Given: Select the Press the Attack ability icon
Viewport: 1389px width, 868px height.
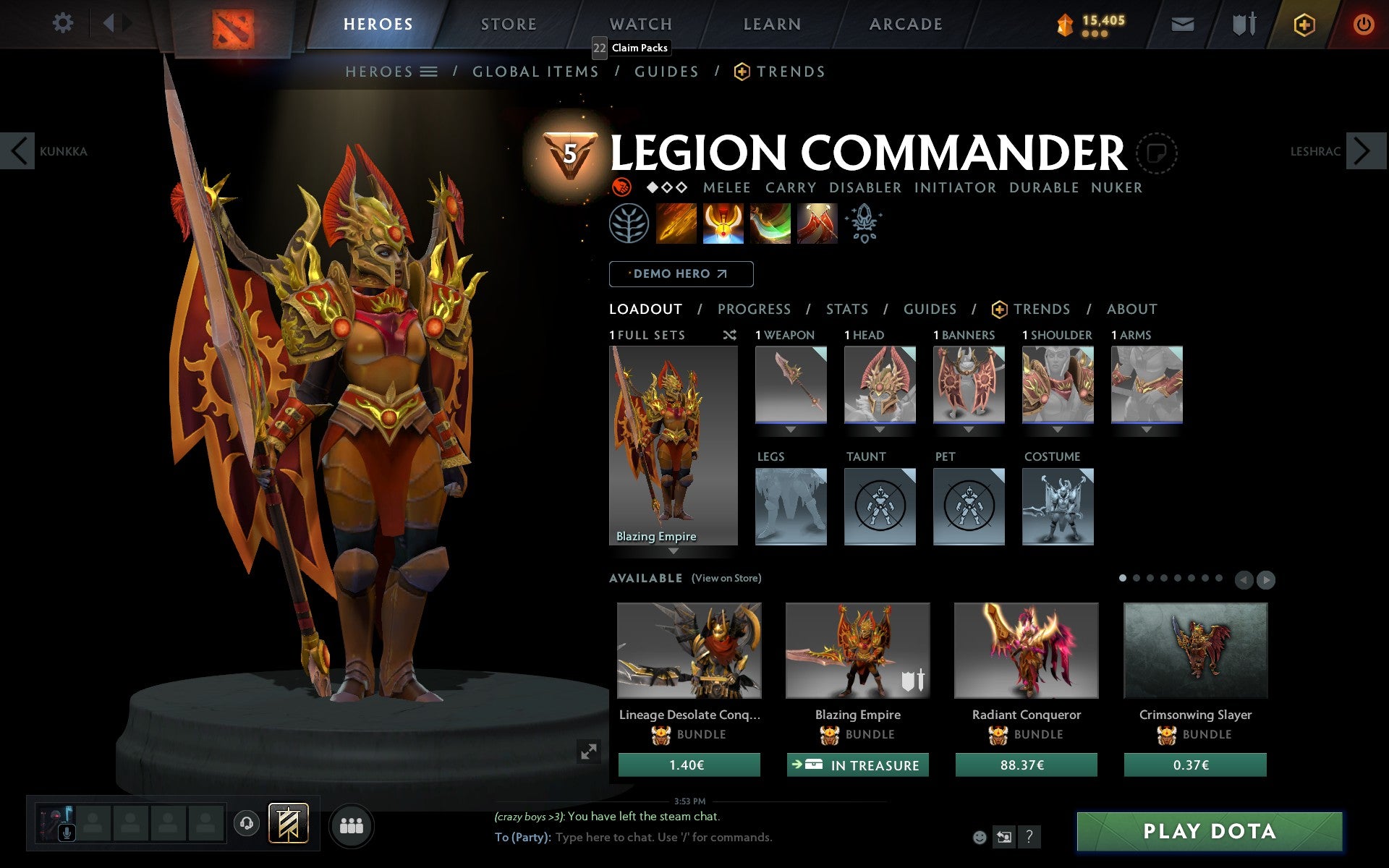Looking at the screenshot, I should click(723, 224).
